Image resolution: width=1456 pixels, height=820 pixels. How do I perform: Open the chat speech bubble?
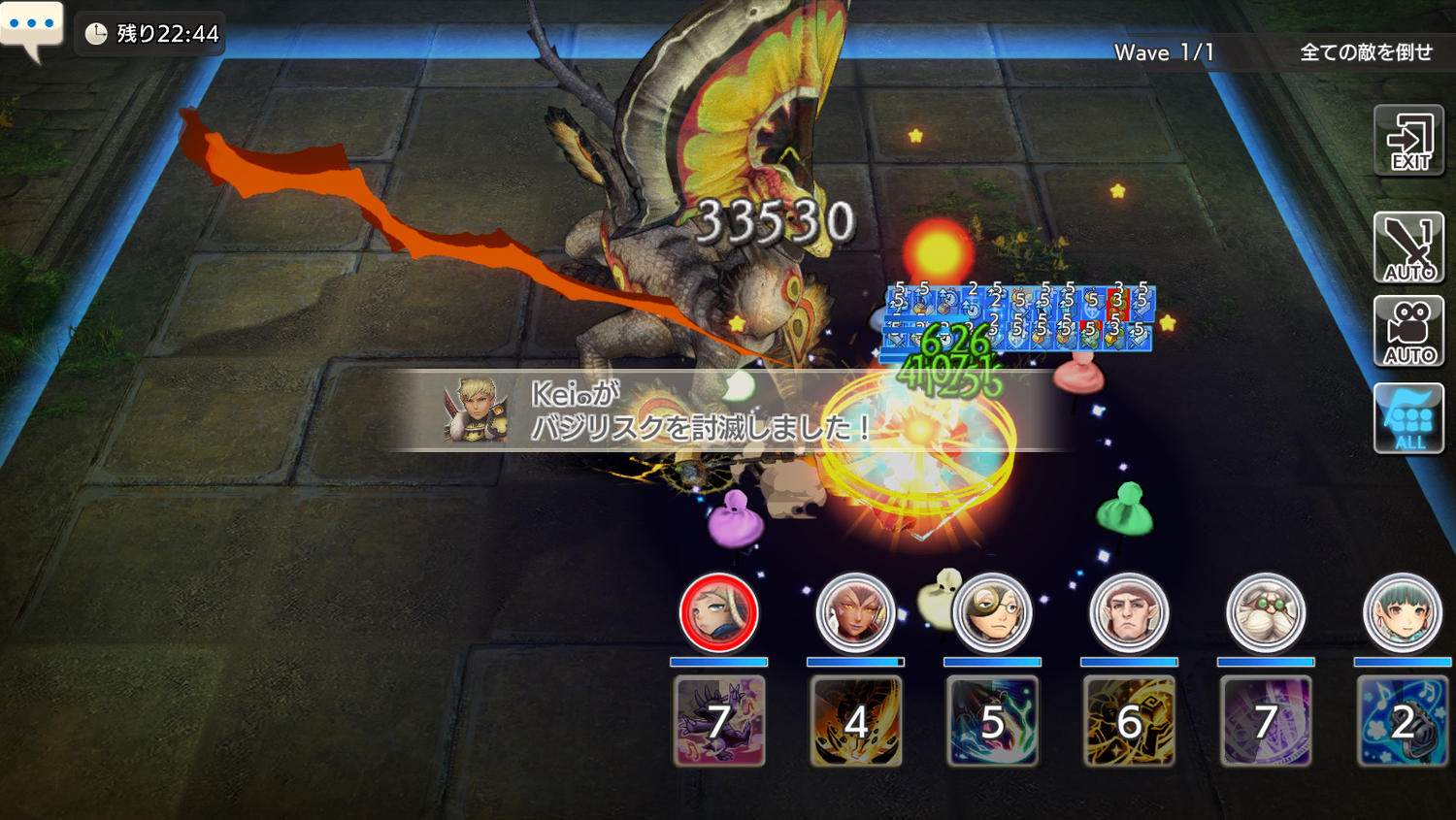pyautogui.click(x=32, y=27)
